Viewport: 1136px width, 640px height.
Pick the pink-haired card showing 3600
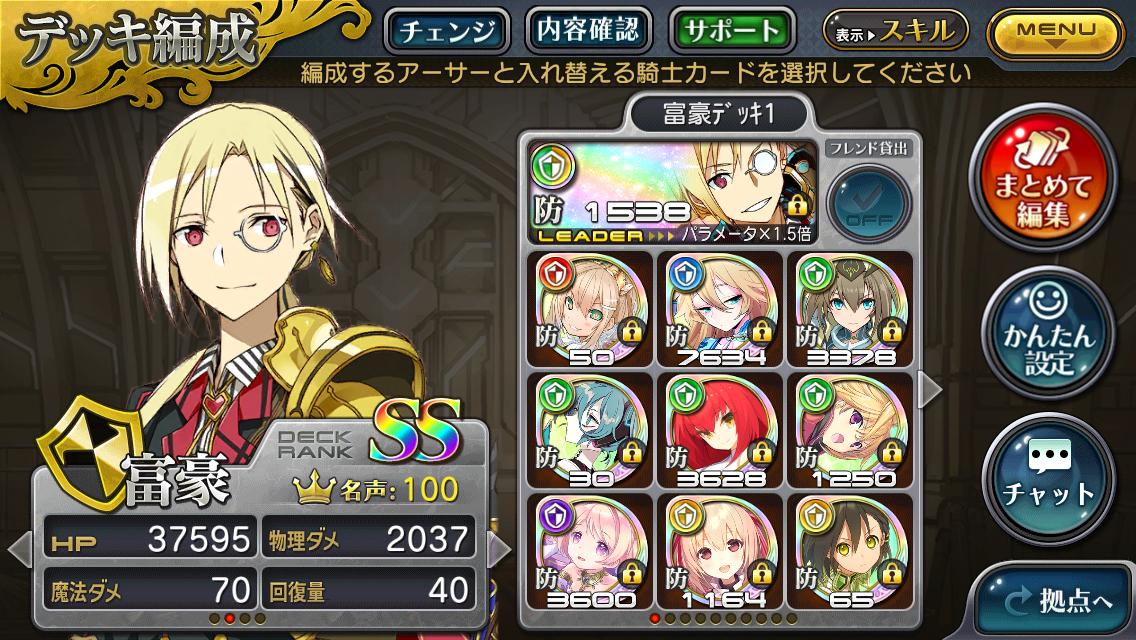point(589,551)
